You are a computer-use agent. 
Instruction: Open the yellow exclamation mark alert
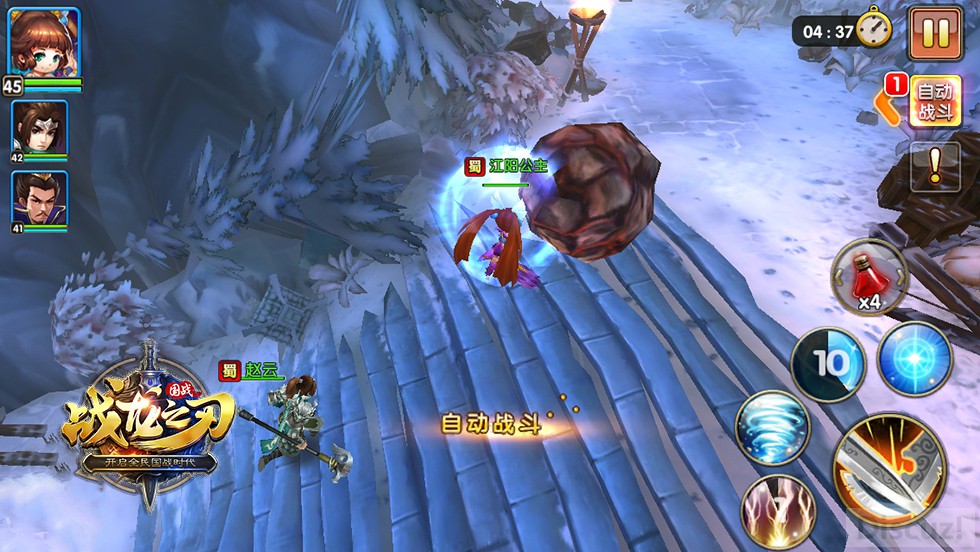pos(935,166)
